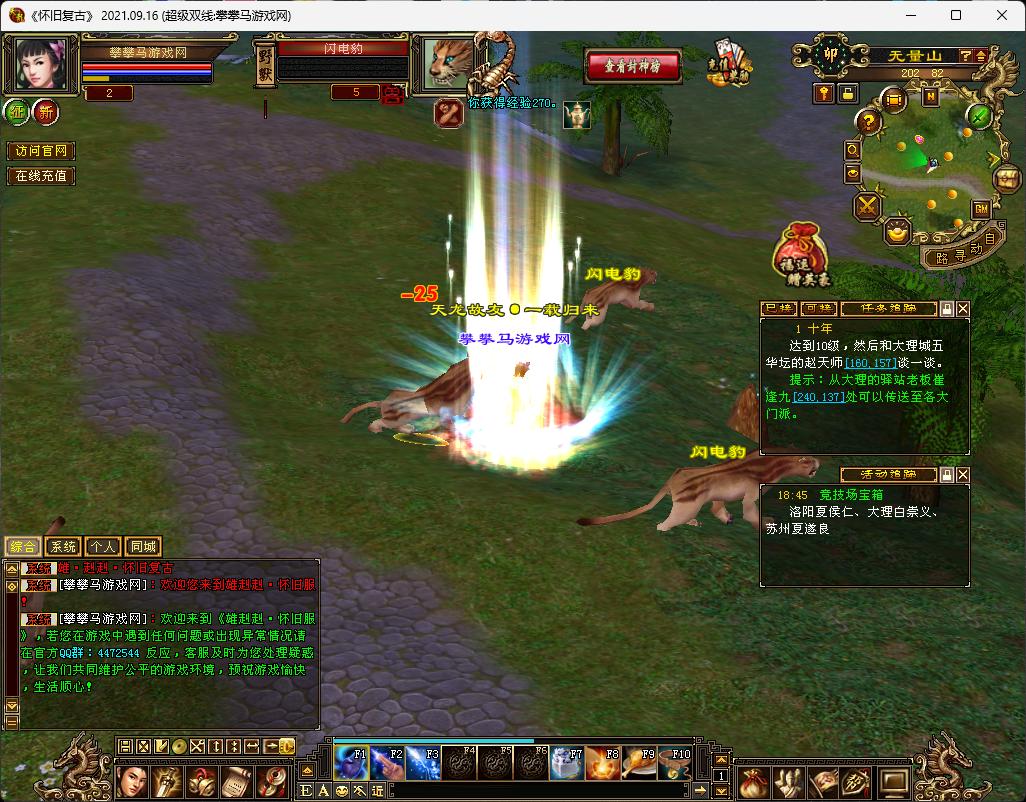Activate the F1 skill slot

click(350, 764)
